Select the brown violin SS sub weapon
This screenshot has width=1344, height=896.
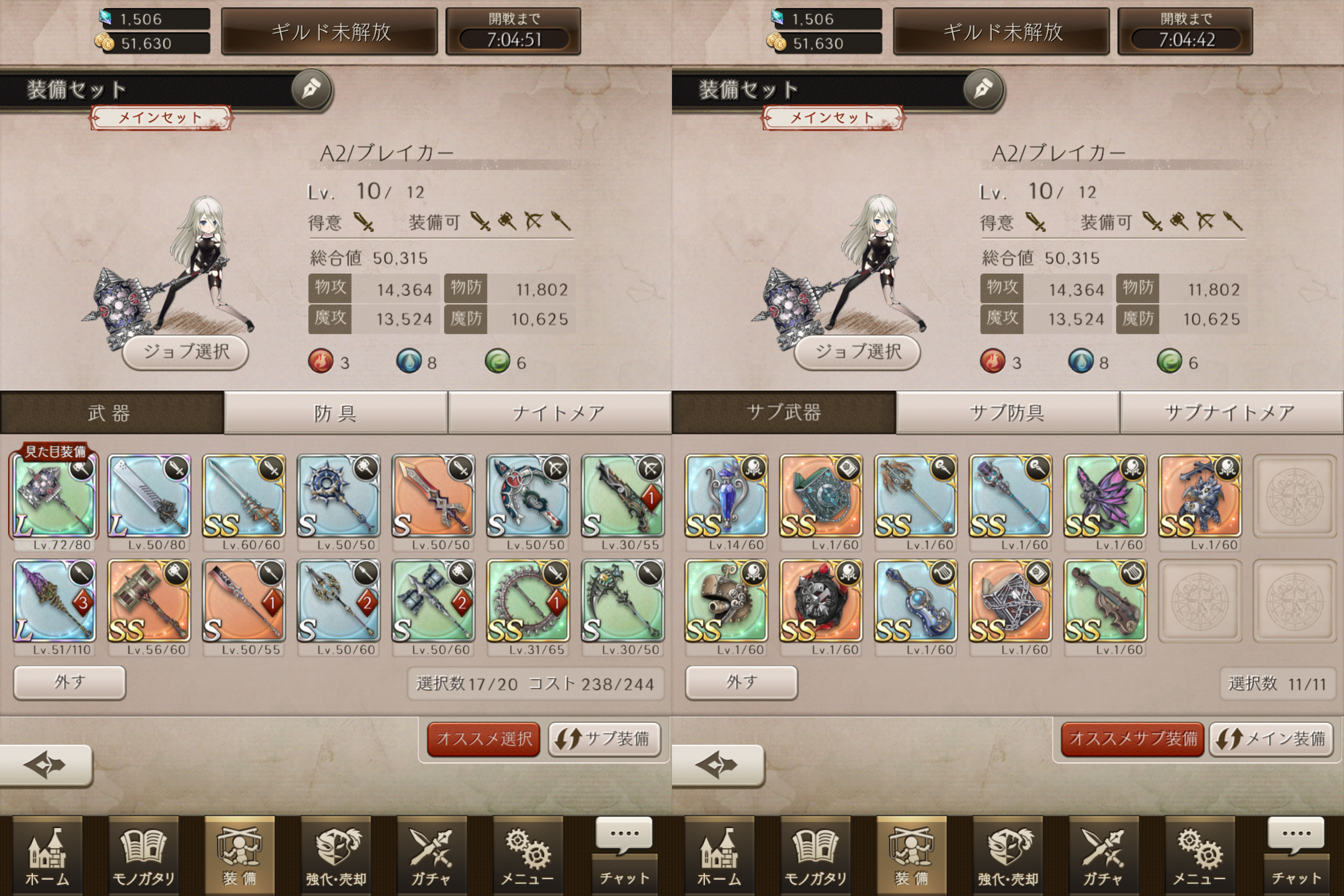pyautogui.click(x=1105, y=600)
